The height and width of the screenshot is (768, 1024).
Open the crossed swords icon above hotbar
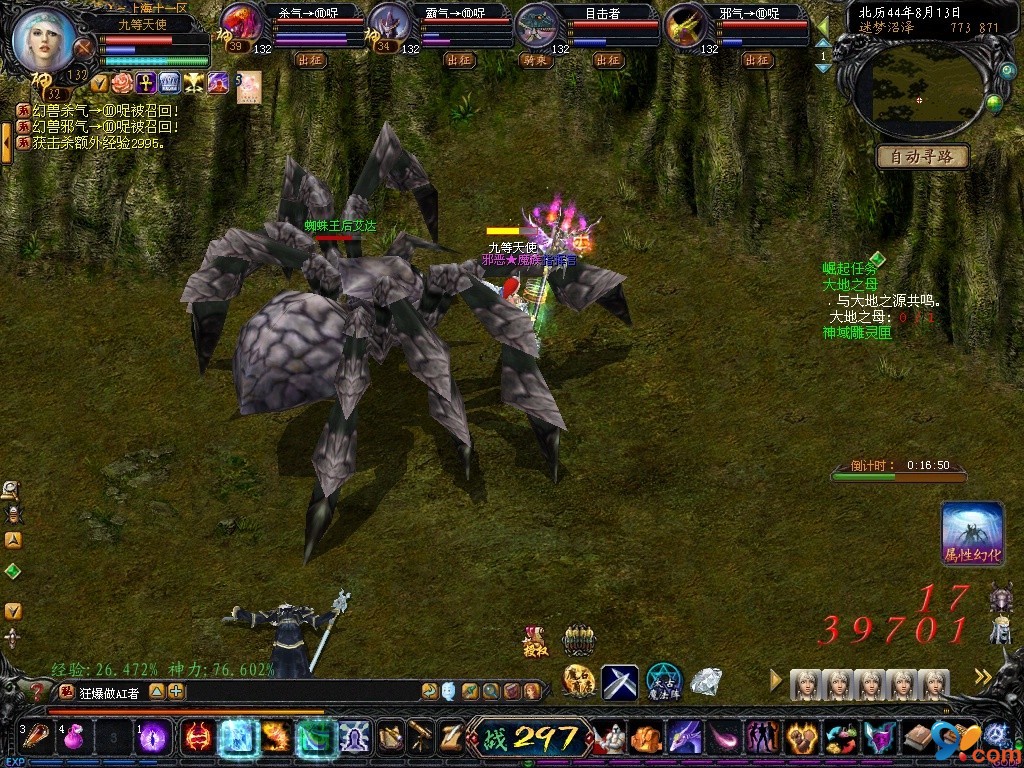point(619,682)
